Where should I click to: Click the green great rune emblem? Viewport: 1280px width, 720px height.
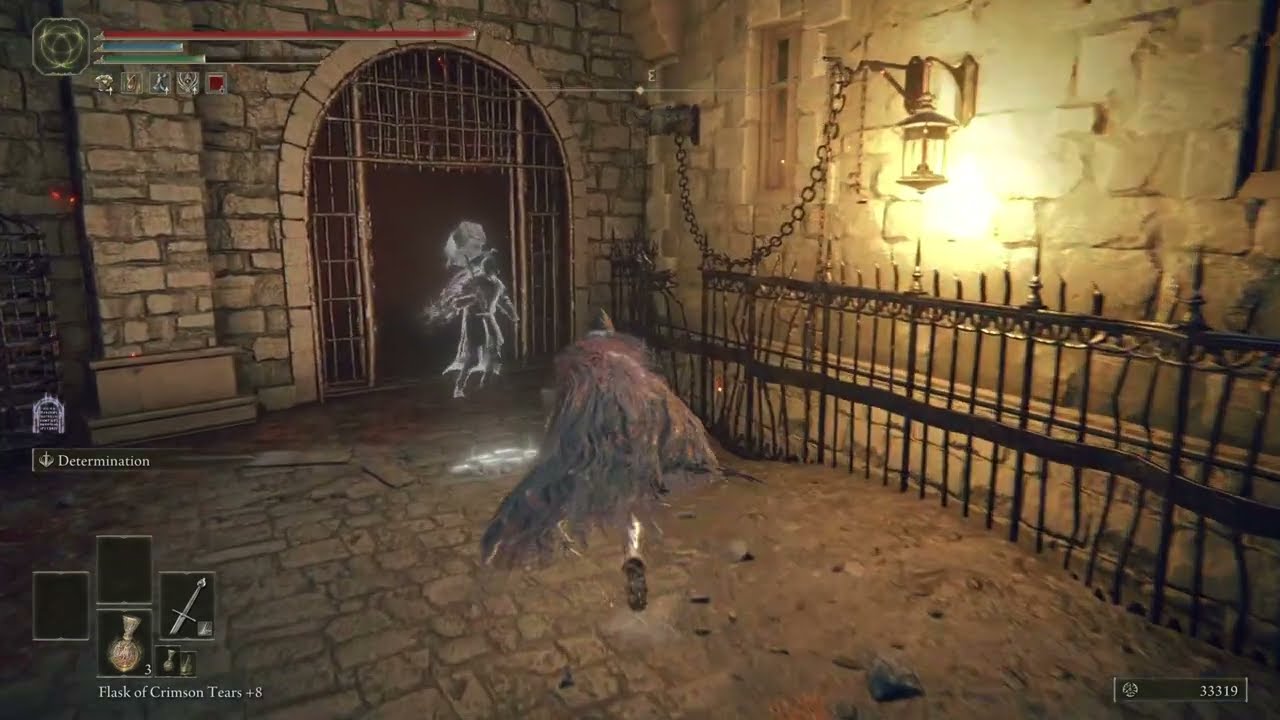click(x=62, y=47)
